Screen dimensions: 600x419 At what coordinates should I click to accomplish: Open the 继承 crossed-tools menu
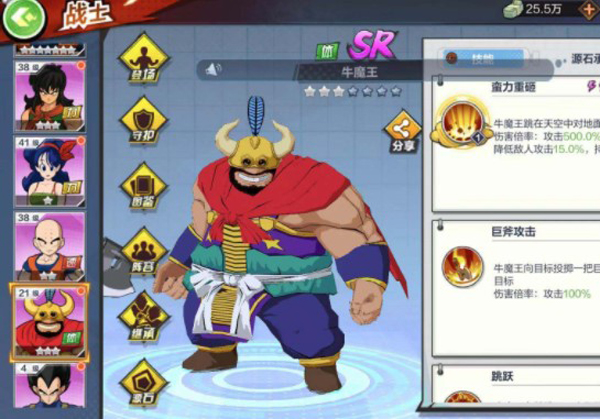[144, 314]
